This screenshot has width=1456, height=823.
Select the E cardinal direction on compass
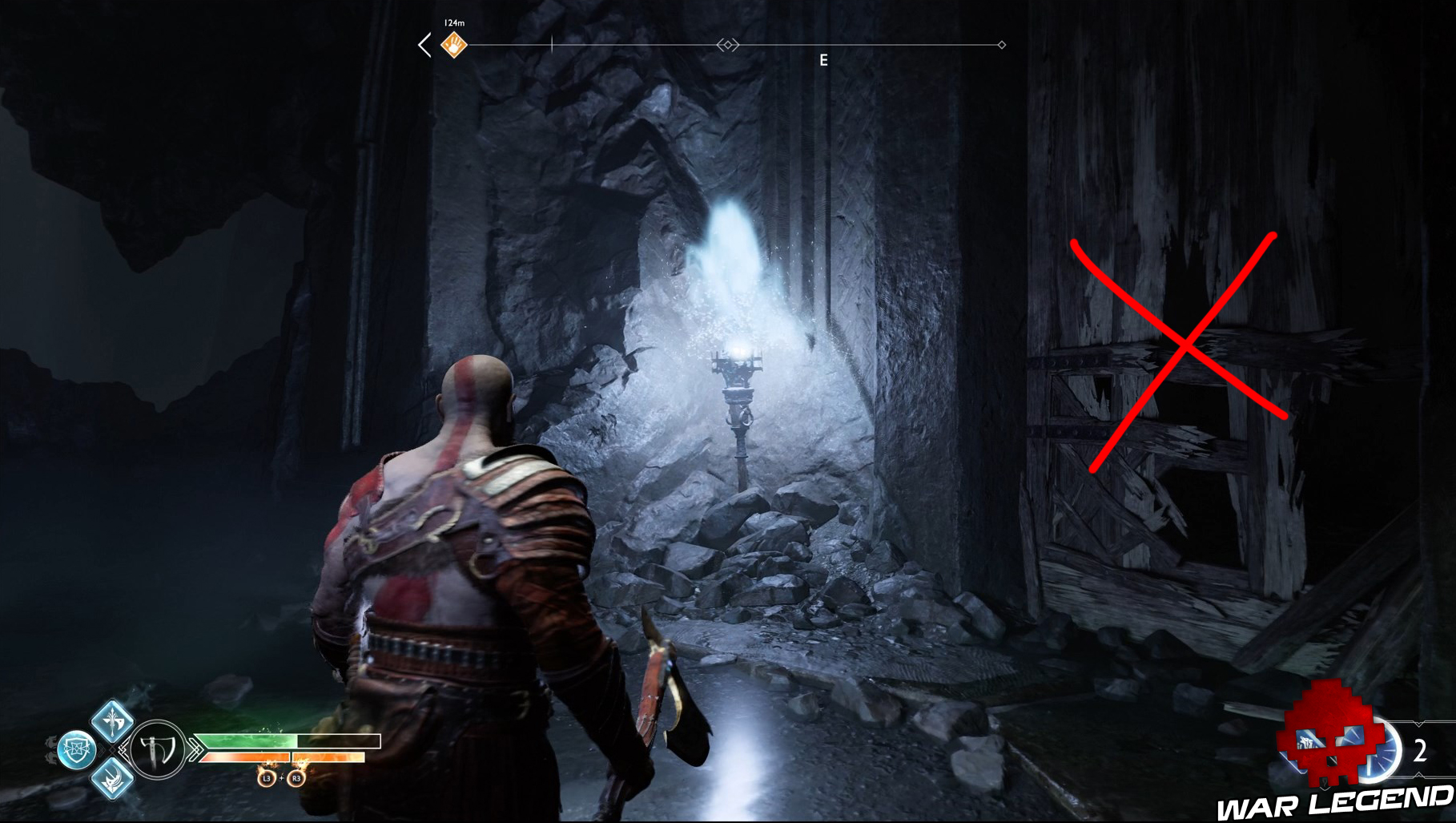[823, 60]
